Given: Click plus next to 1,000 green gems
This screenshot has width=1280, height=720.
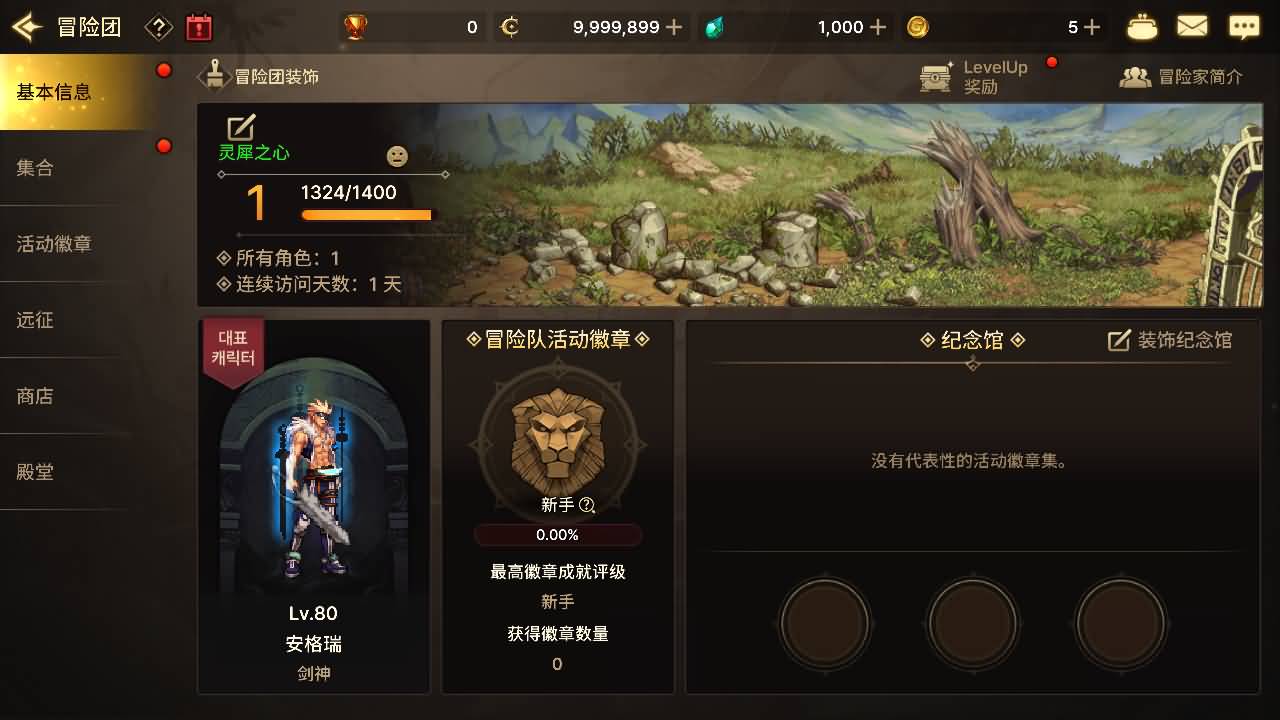Looking at the screenshot, I should tap(876, 27).
